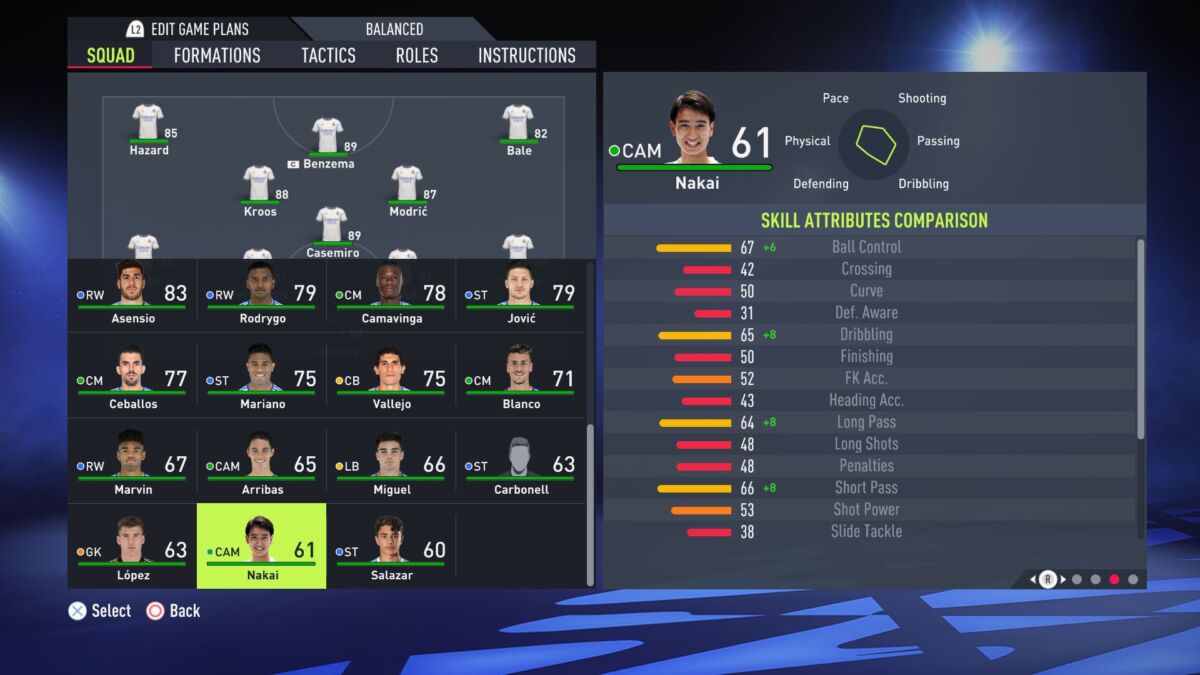Click Kroos on the pitch

click(x=259, y=188)
